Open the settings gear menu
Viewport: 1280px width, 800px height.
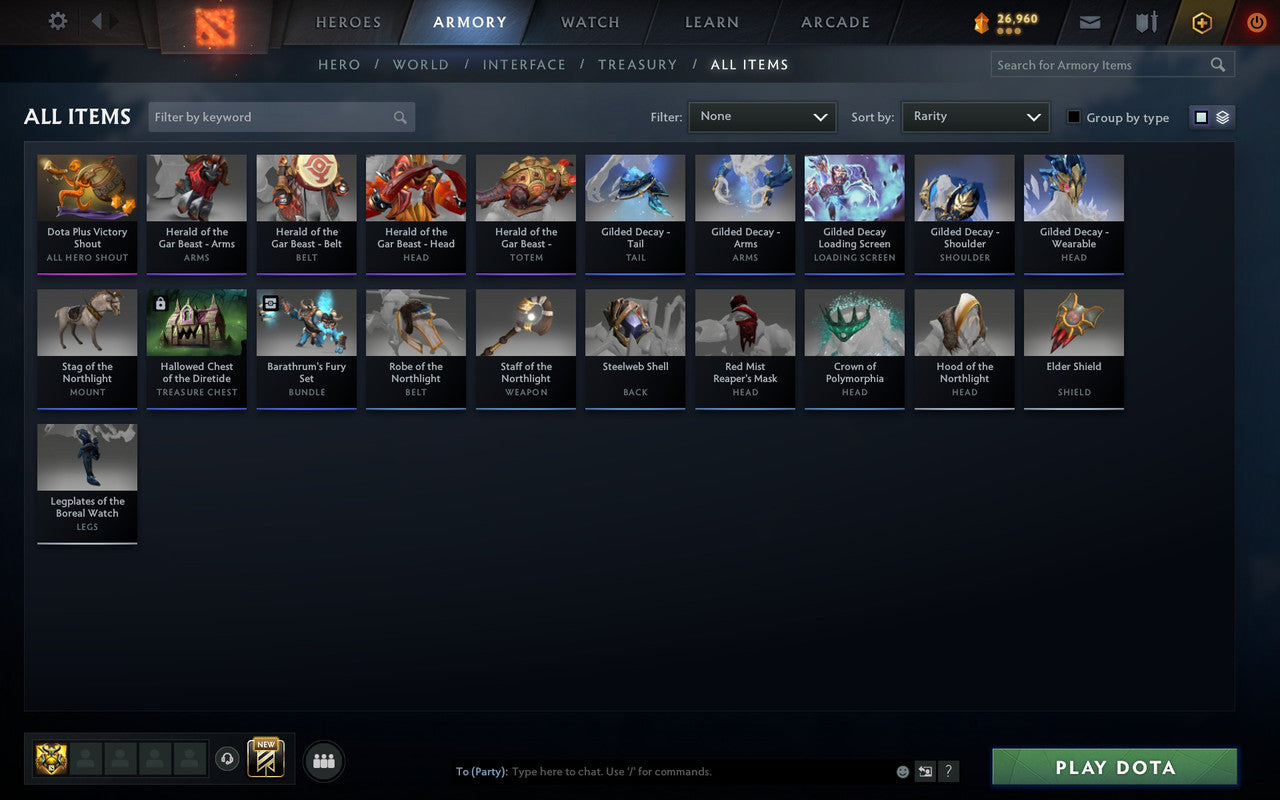(x=57, y=21)
